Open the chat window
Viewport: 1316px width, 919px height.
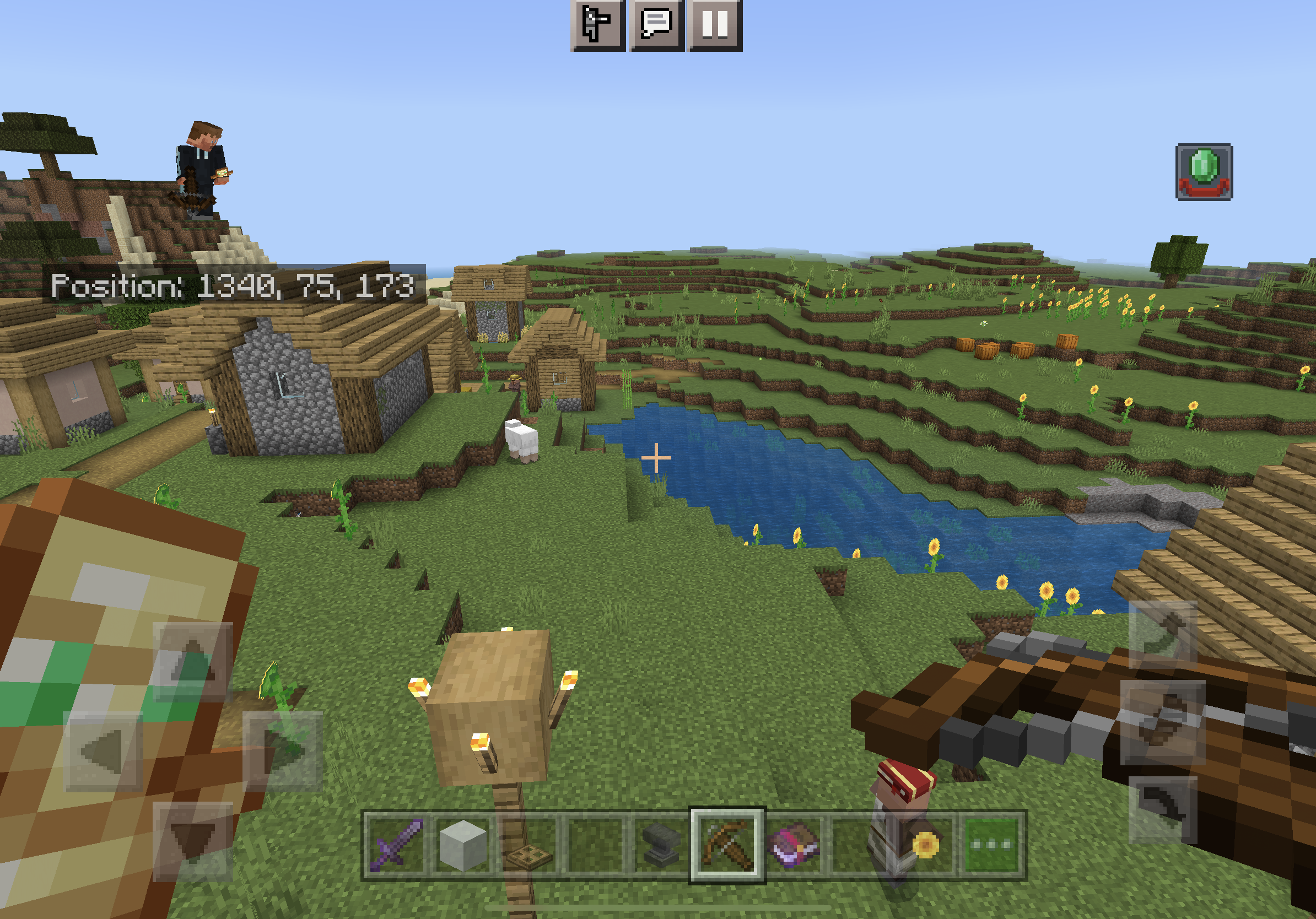(657, 25)
